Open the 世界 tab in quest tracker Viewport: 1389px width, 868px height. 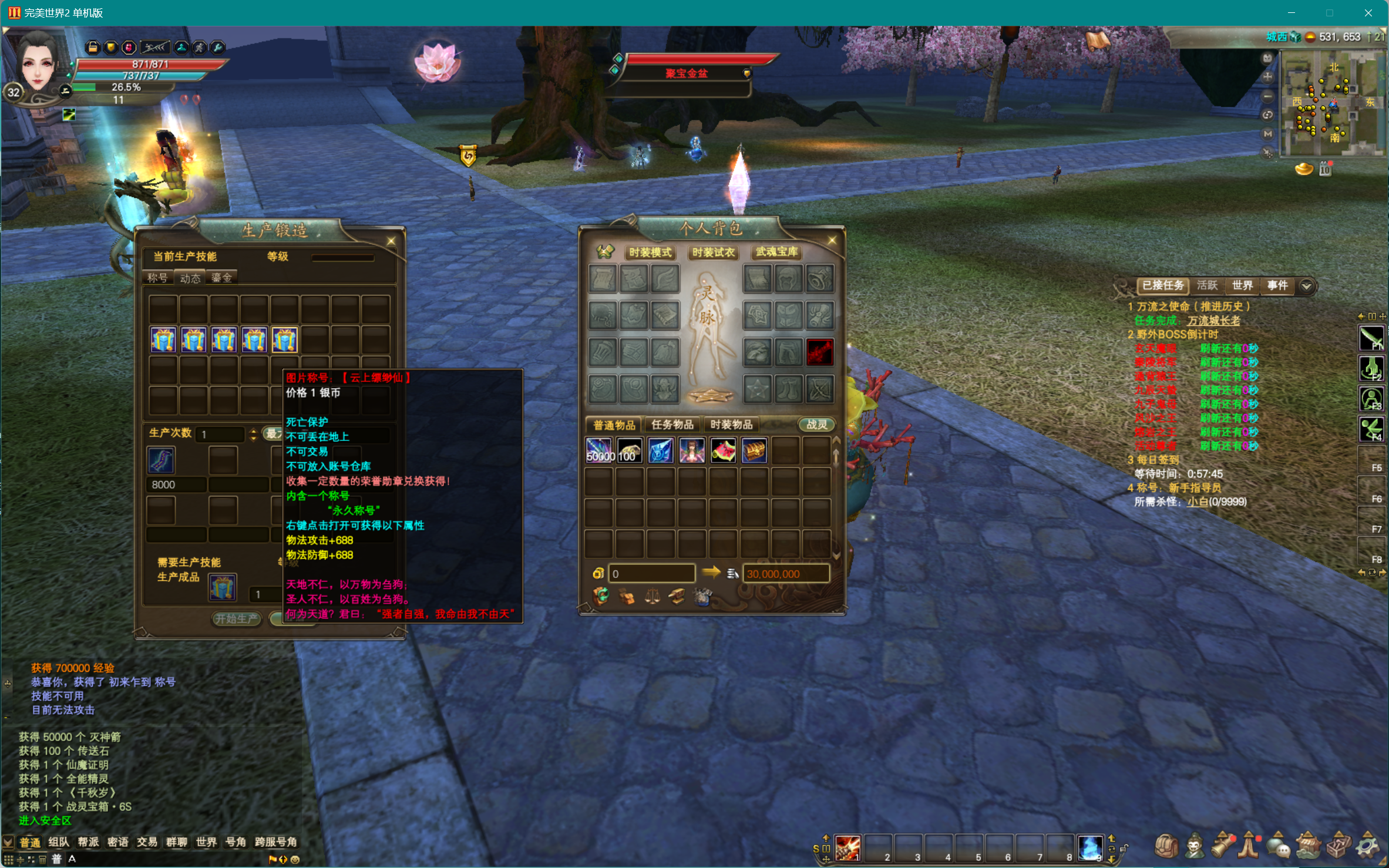click(1242, 285)
